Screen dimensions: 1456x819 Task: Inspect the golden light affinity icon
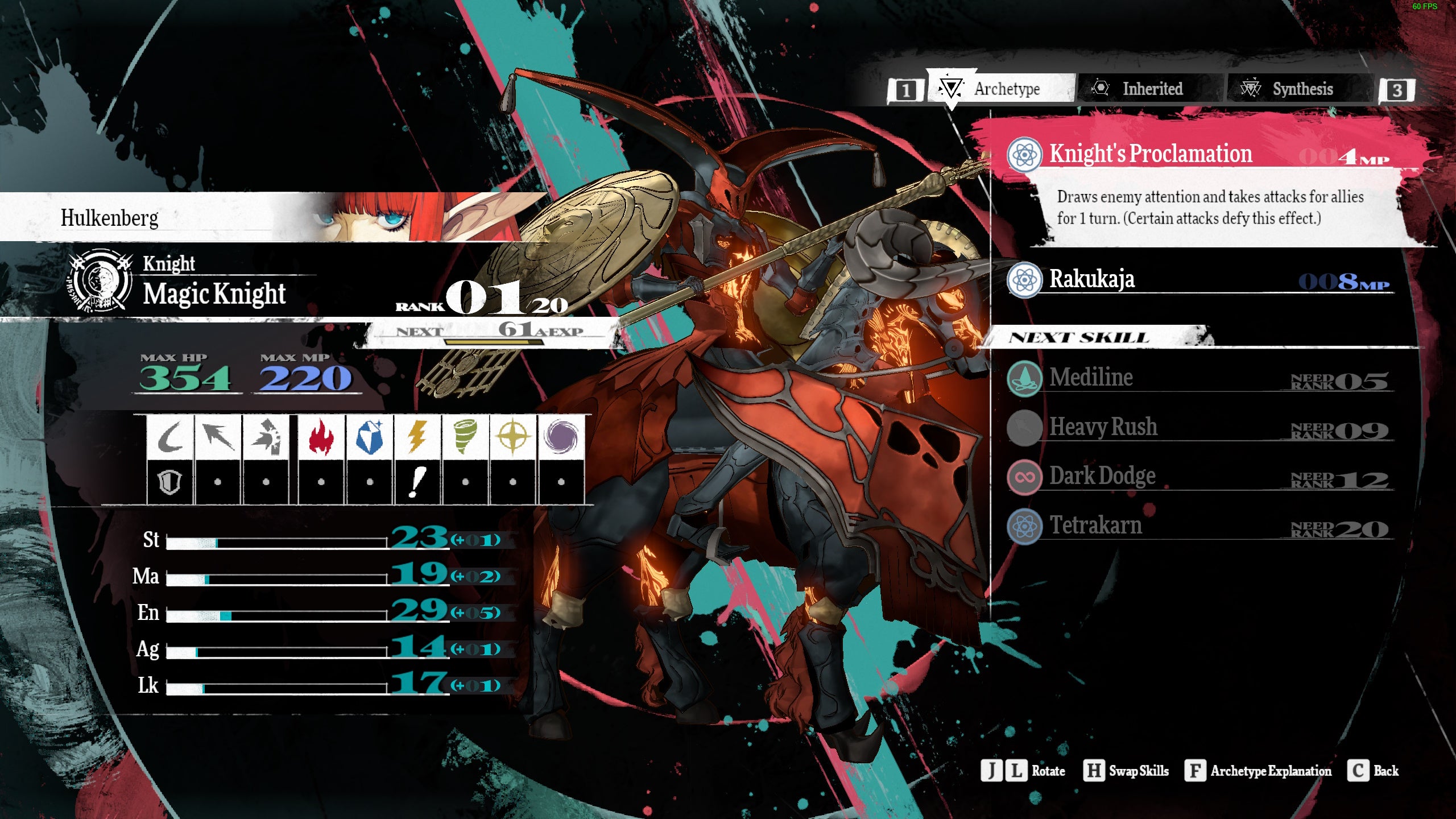[x=512, y=437]
